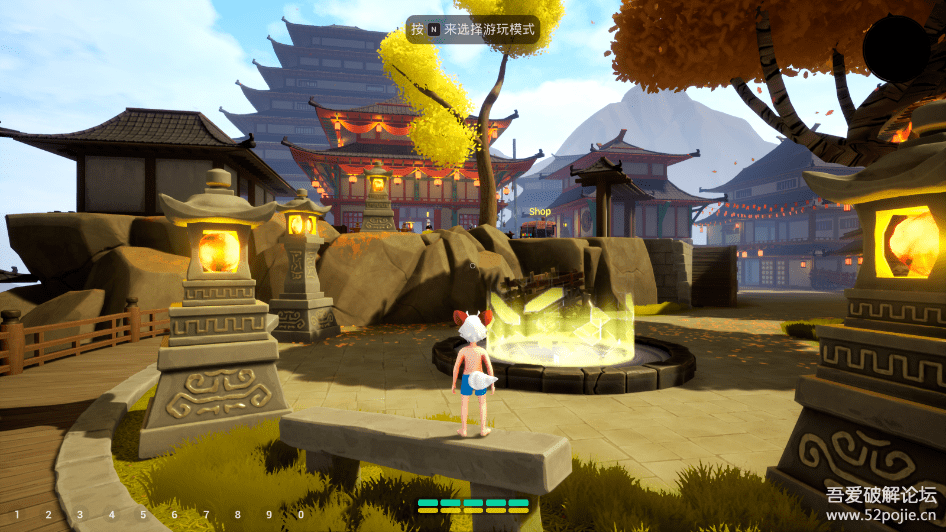Choose the hotbar slot labeled 3
This screenshot has height=532, width=946.
click(x=79, y=515)
